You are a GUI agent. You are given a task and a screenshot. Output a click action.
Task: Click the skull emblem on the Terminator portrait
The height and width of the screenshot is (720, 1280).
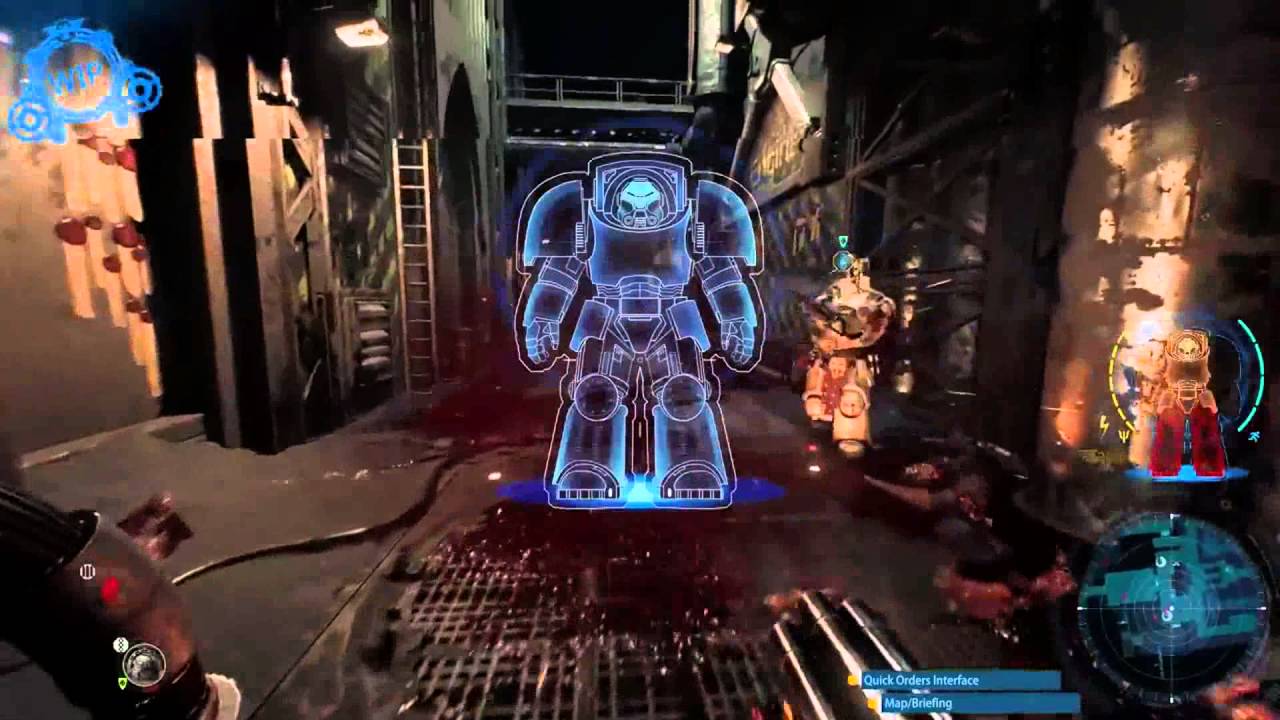tap(1186, 347)
